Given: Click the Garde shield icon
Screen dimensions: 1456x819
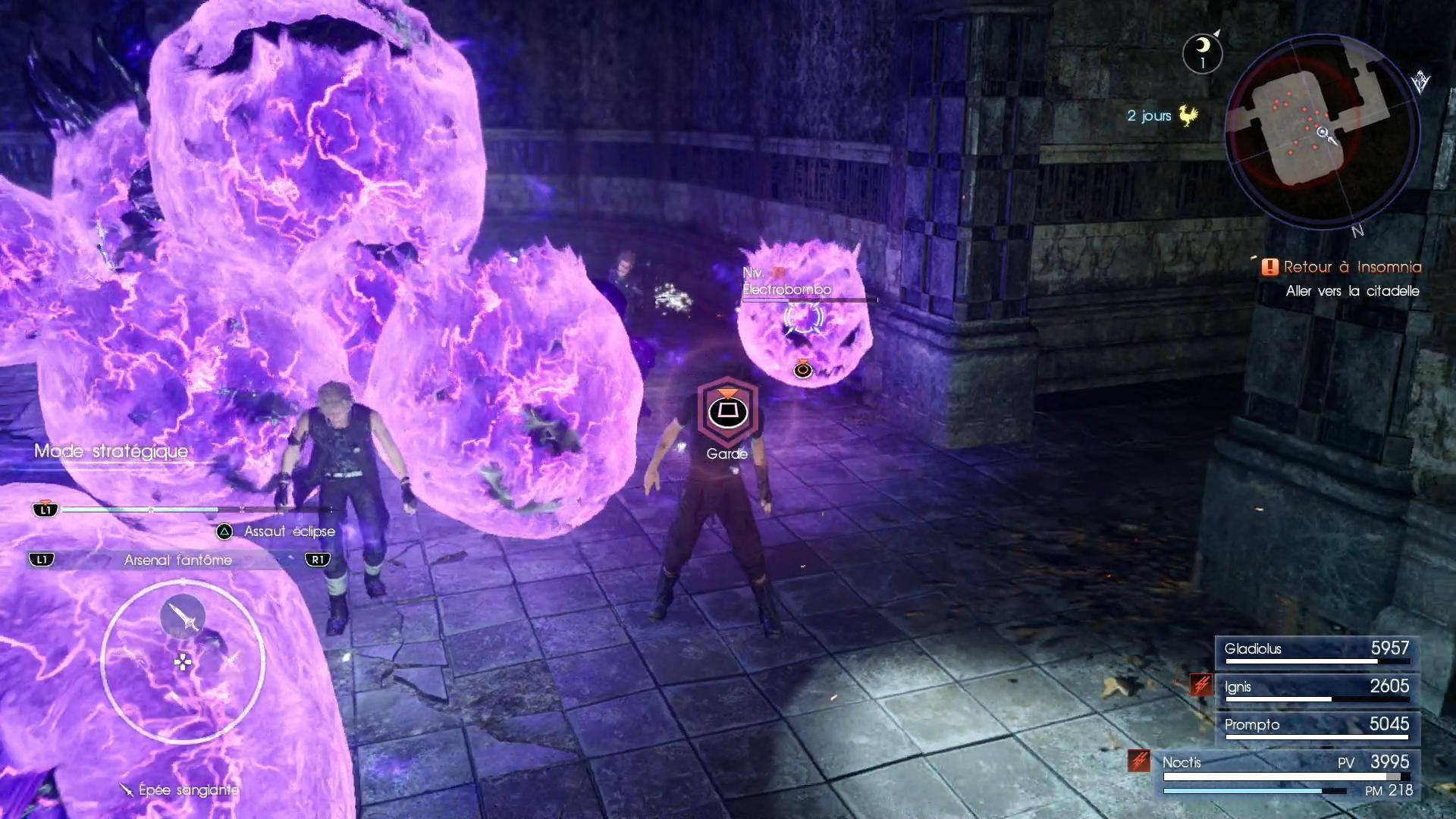Looking at the screenshot, I should point(727,413).
